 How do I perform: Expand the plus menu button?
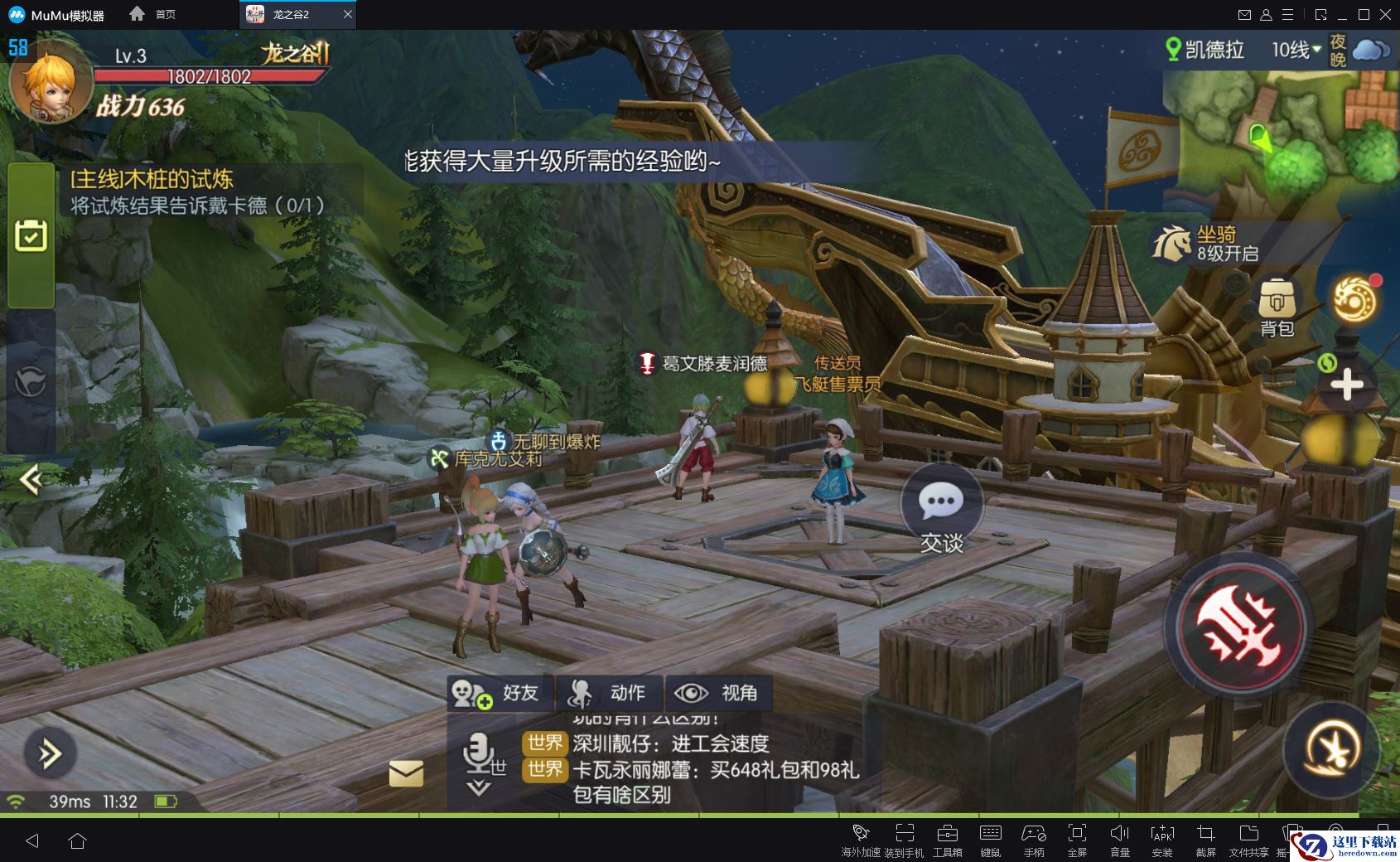[1346, 385]
